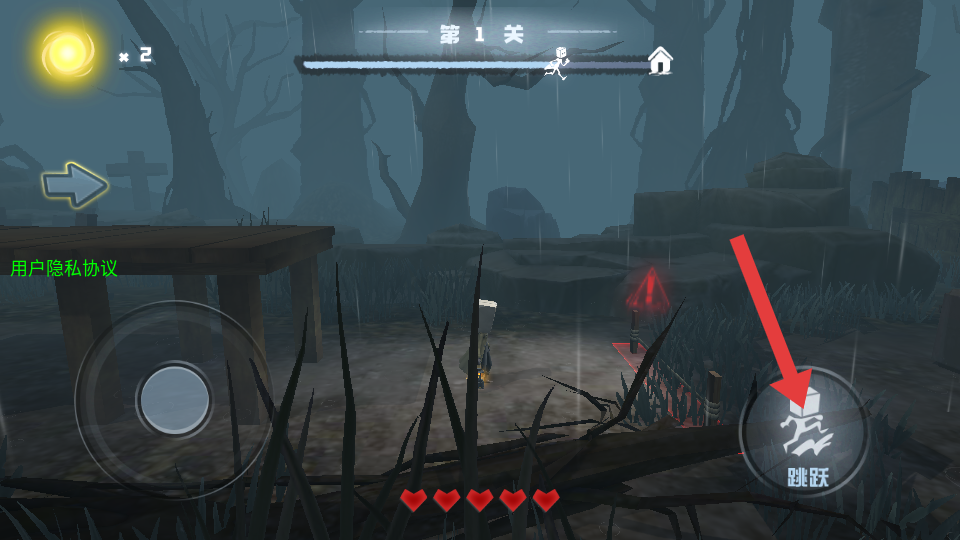
Task: Touch the virtual joystick knob
Action: point(174,399)
